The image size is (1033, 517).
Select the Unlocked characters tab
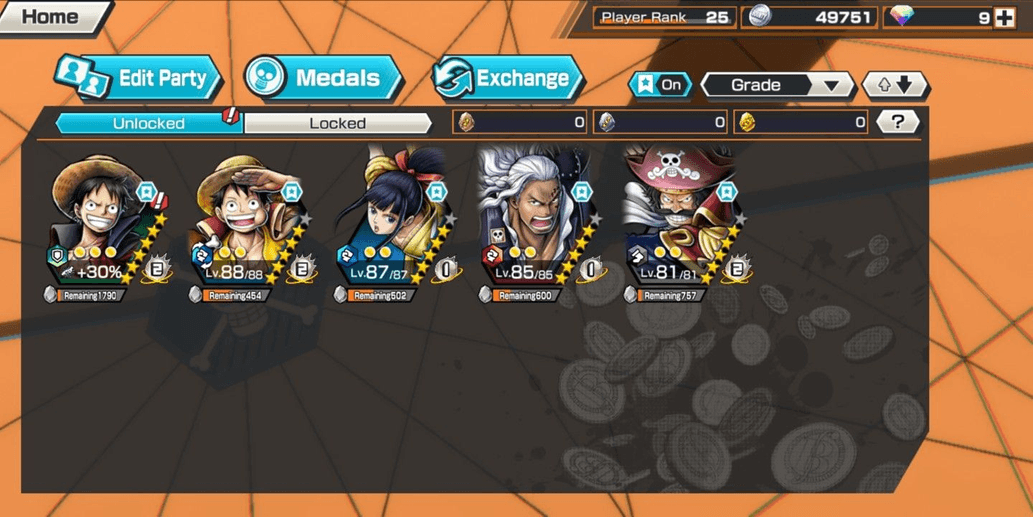click(x=148, y=123)
